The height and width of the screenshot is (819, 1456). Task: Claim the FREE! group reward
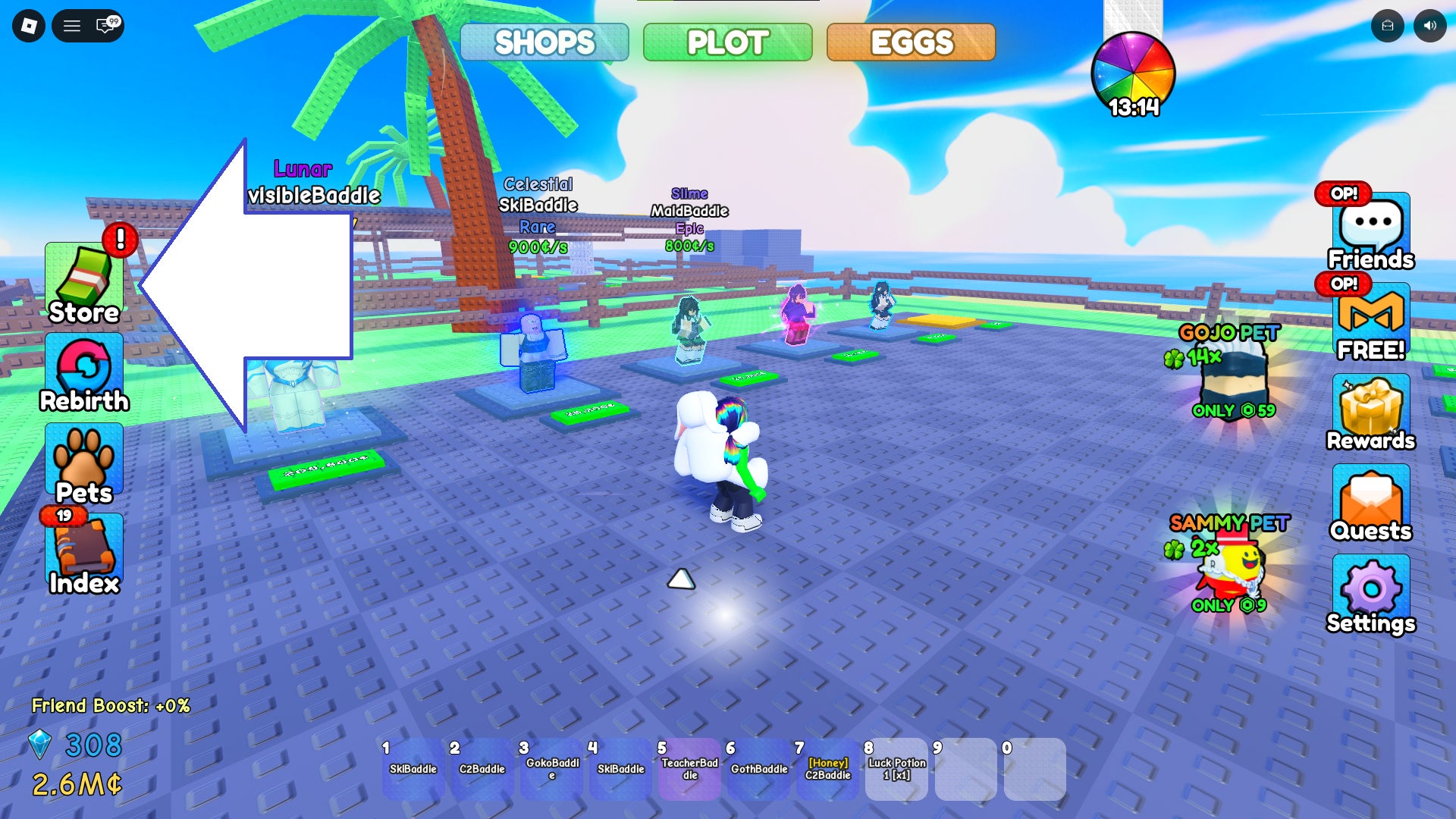[1370, 322]
